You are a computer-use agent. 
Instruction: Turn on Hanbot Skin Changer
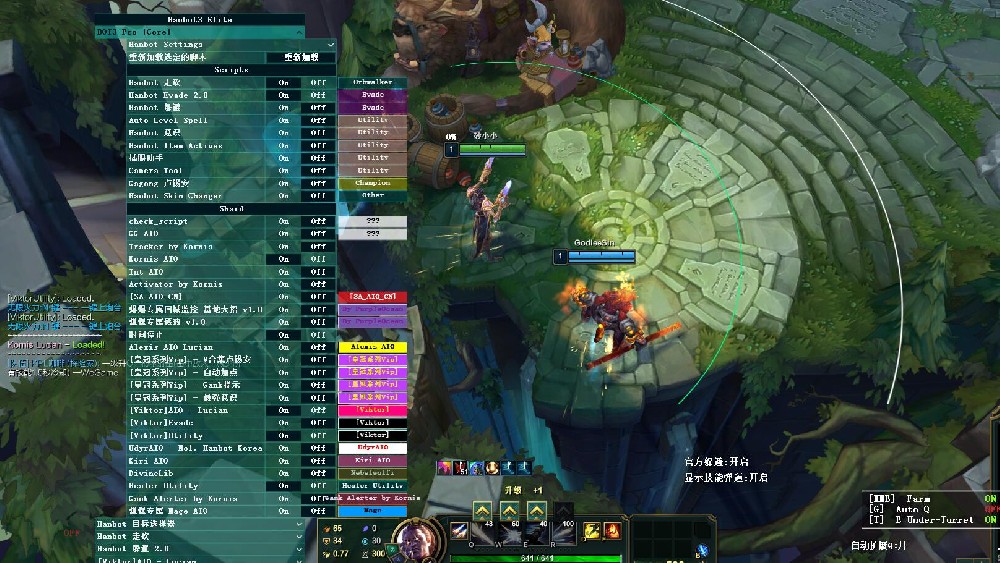click(x=284, y=196)
